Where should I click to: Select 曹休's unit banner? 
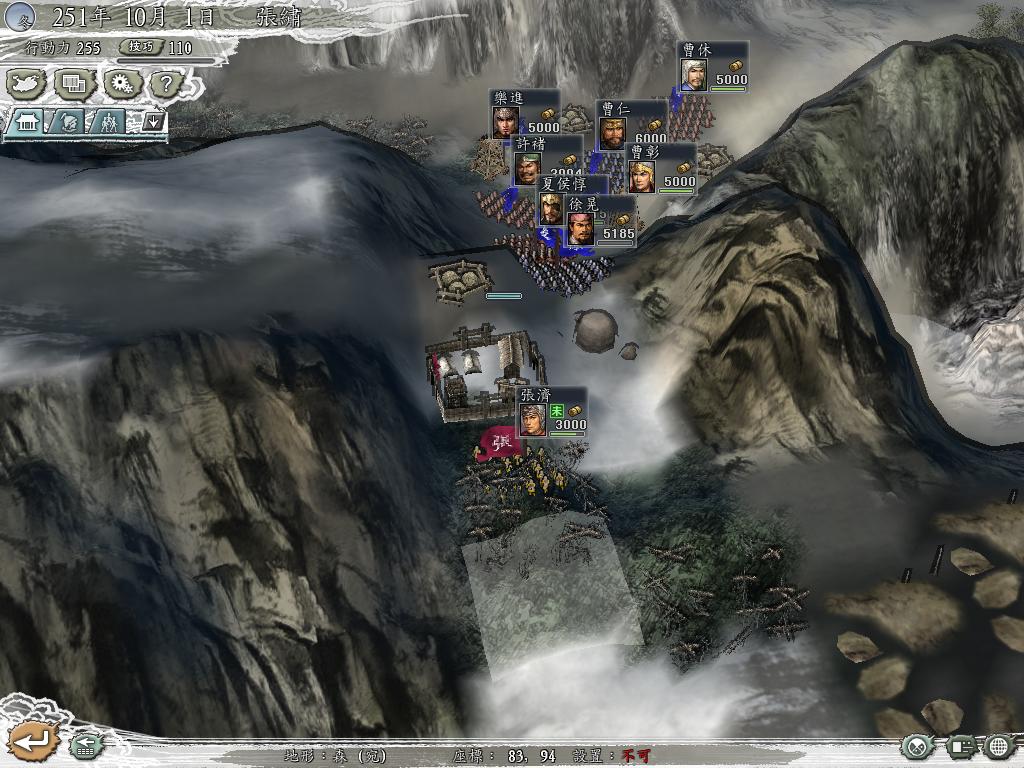pos(714,66)
